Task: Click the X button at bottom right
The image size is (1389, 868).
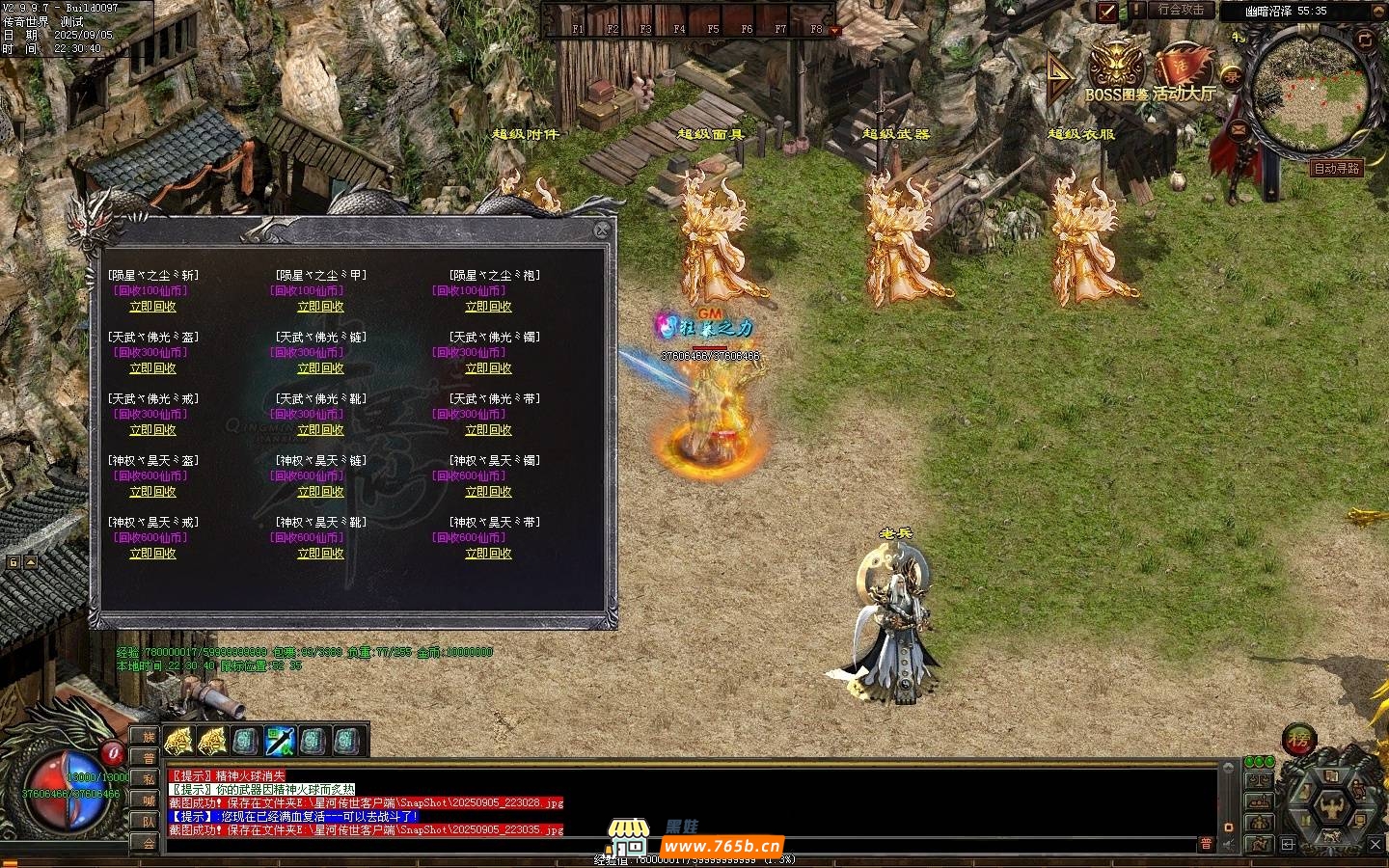Action: pos(1376,845)
